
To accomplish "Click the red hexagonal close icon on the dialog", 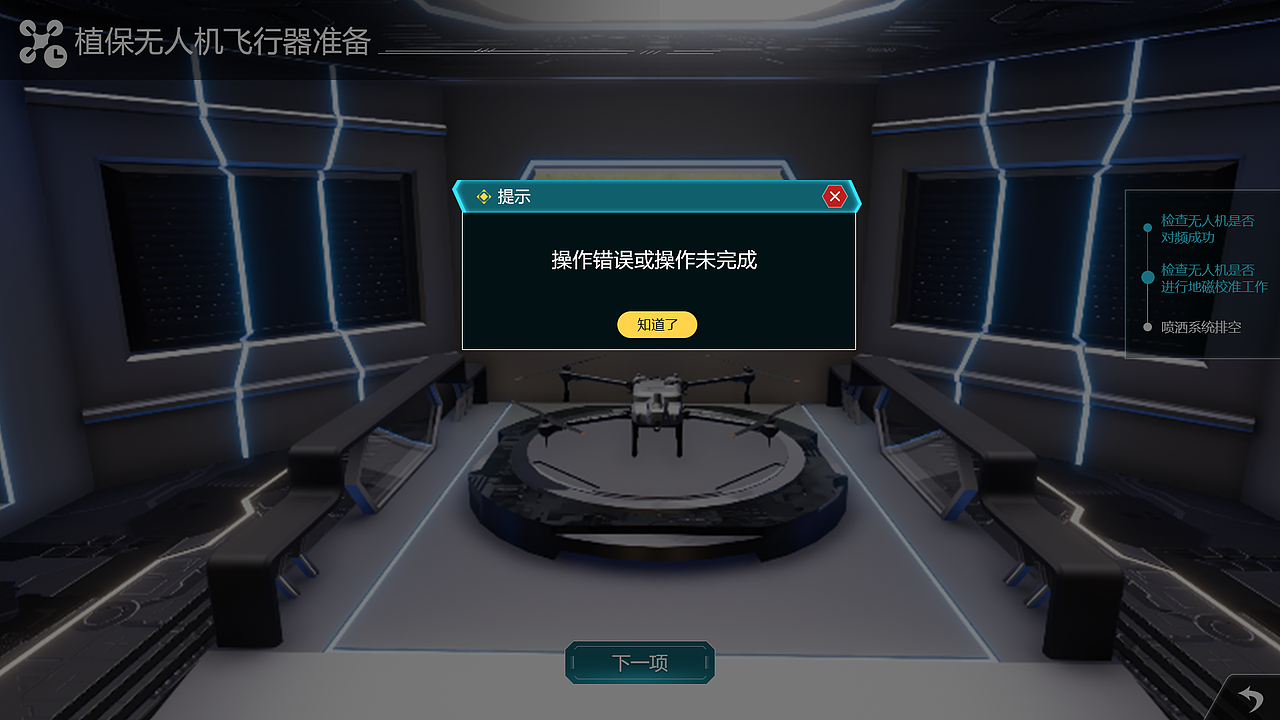I will pyautogui.click(x=836, y=196).
